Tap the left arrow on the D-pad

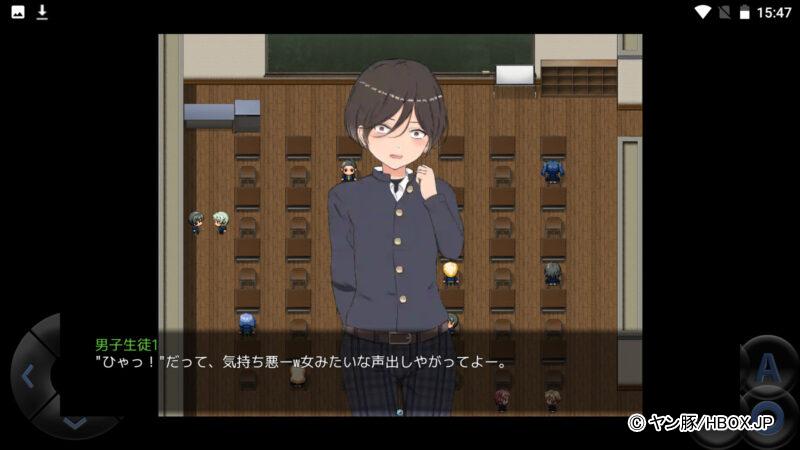[28, 377]
